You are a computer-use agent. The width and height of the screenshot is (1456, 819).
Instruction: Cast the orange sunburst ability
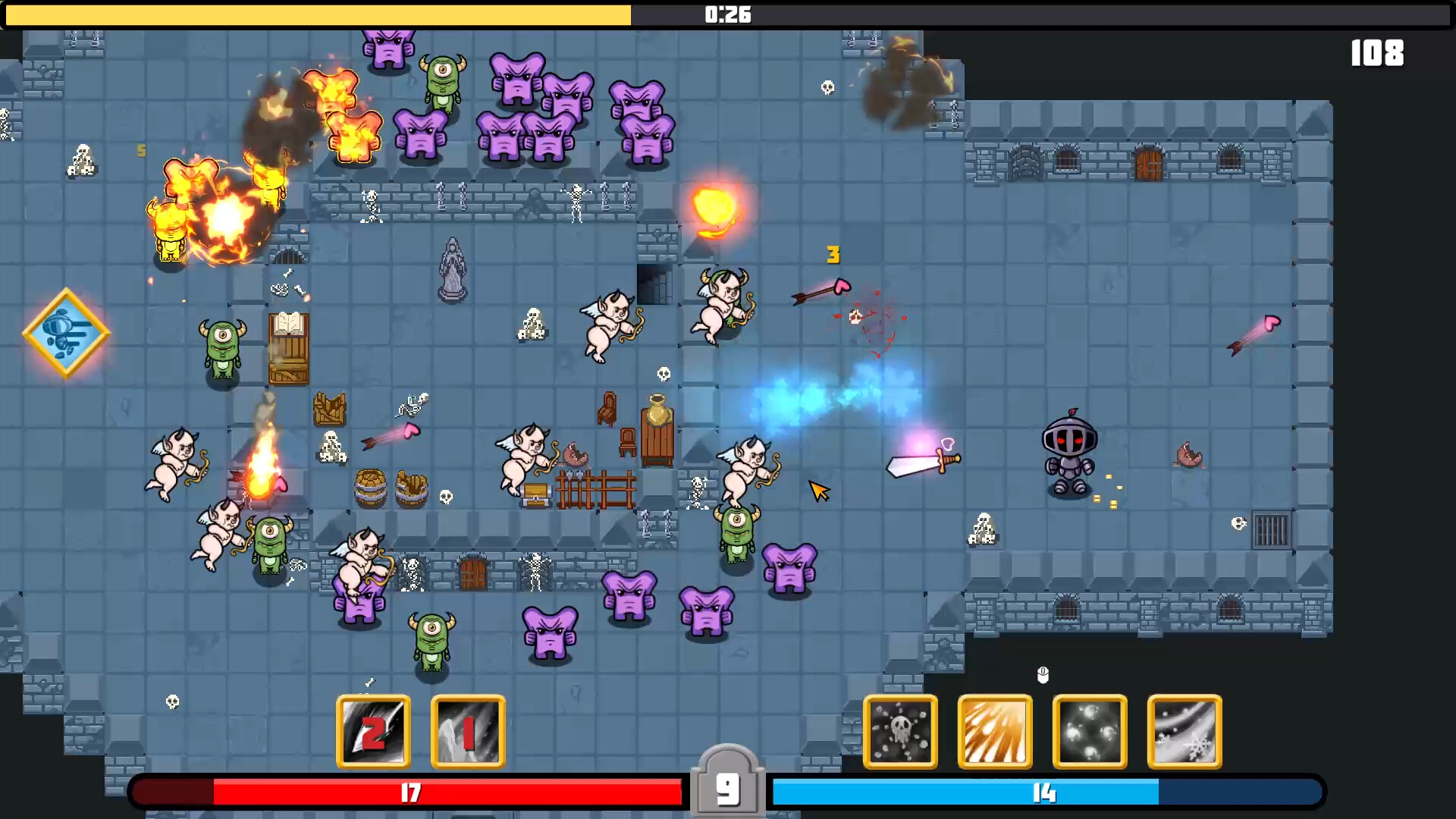995,732
